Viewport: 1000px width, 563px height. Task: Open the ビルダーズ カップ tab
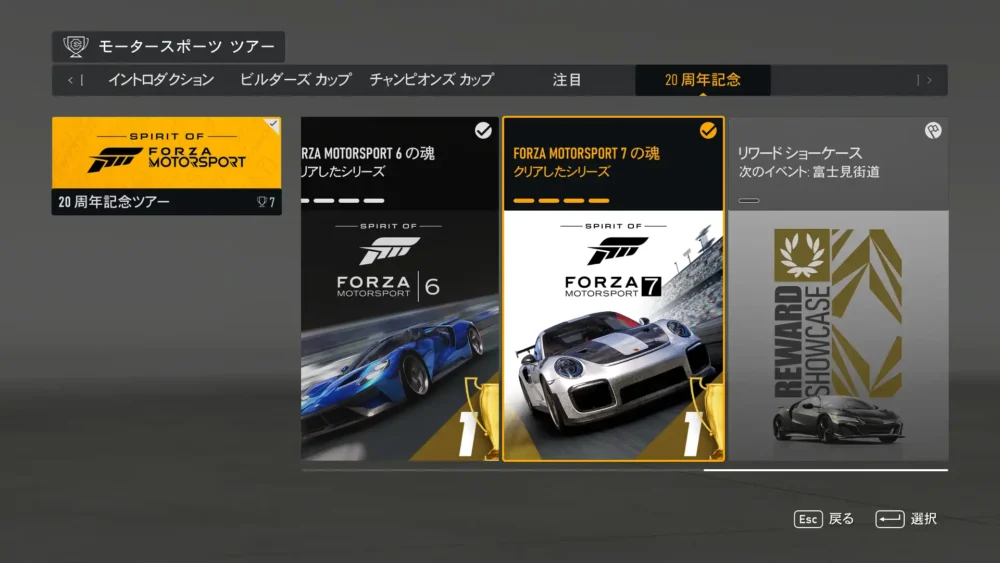(295, 80)
